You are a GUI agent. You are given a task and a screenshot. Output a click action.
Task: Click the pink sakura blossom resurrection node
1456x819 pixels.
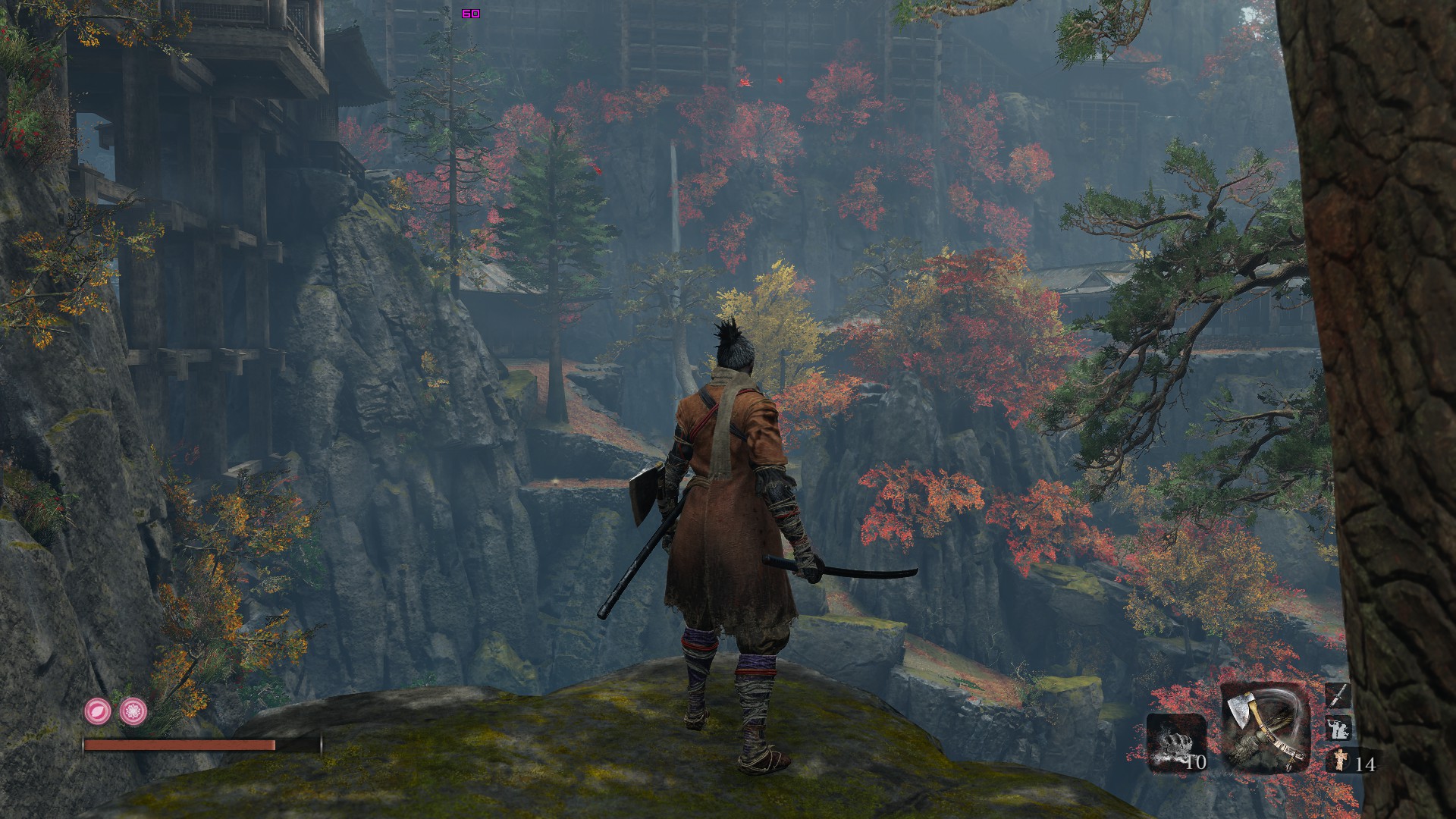tap(133, 711)
